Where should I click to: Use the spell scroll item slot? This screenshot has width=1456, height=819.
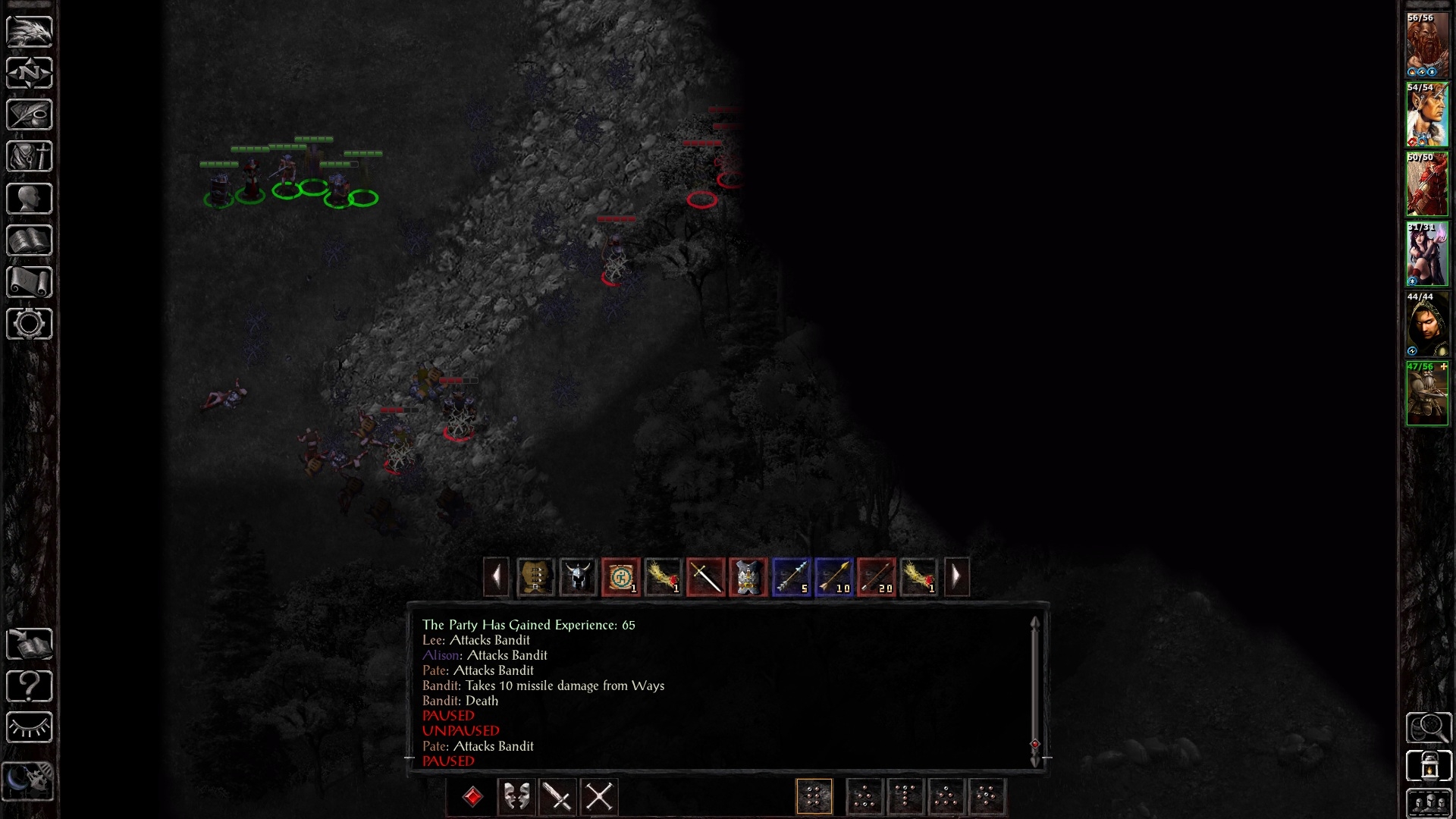click(x=620, y=578)
